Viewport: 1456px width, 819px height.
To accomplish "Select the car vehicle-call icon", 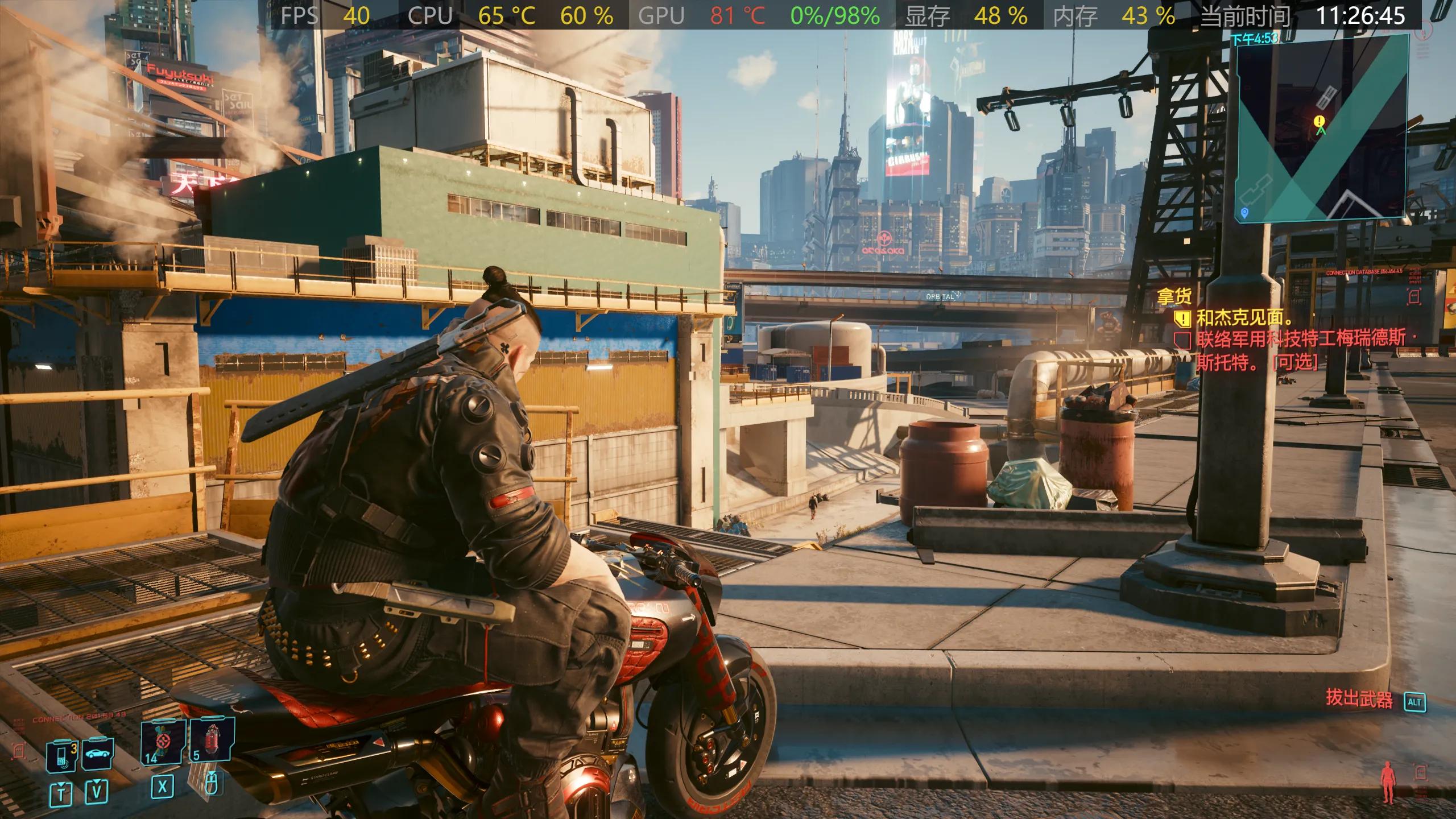I will pyautogui.click(x=98, y=754).
